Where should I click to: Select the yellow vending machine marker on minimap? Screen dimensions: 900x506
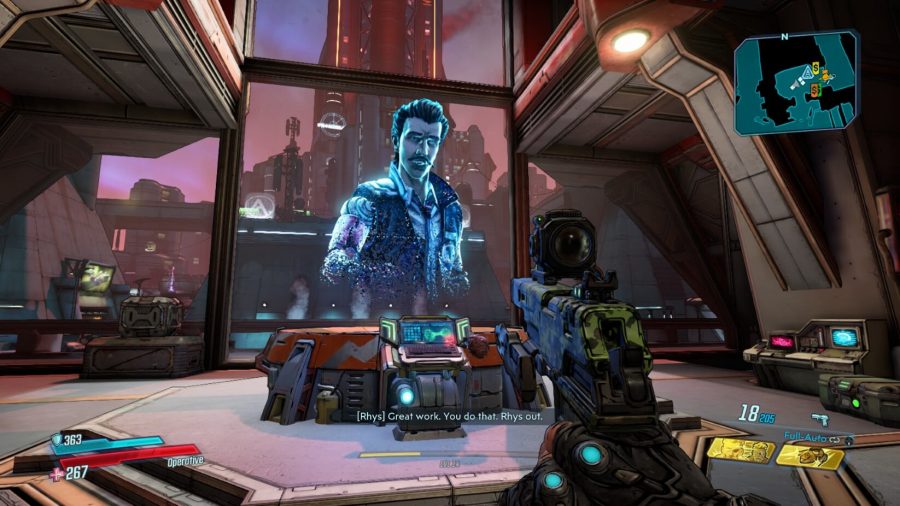pos(817,68)
